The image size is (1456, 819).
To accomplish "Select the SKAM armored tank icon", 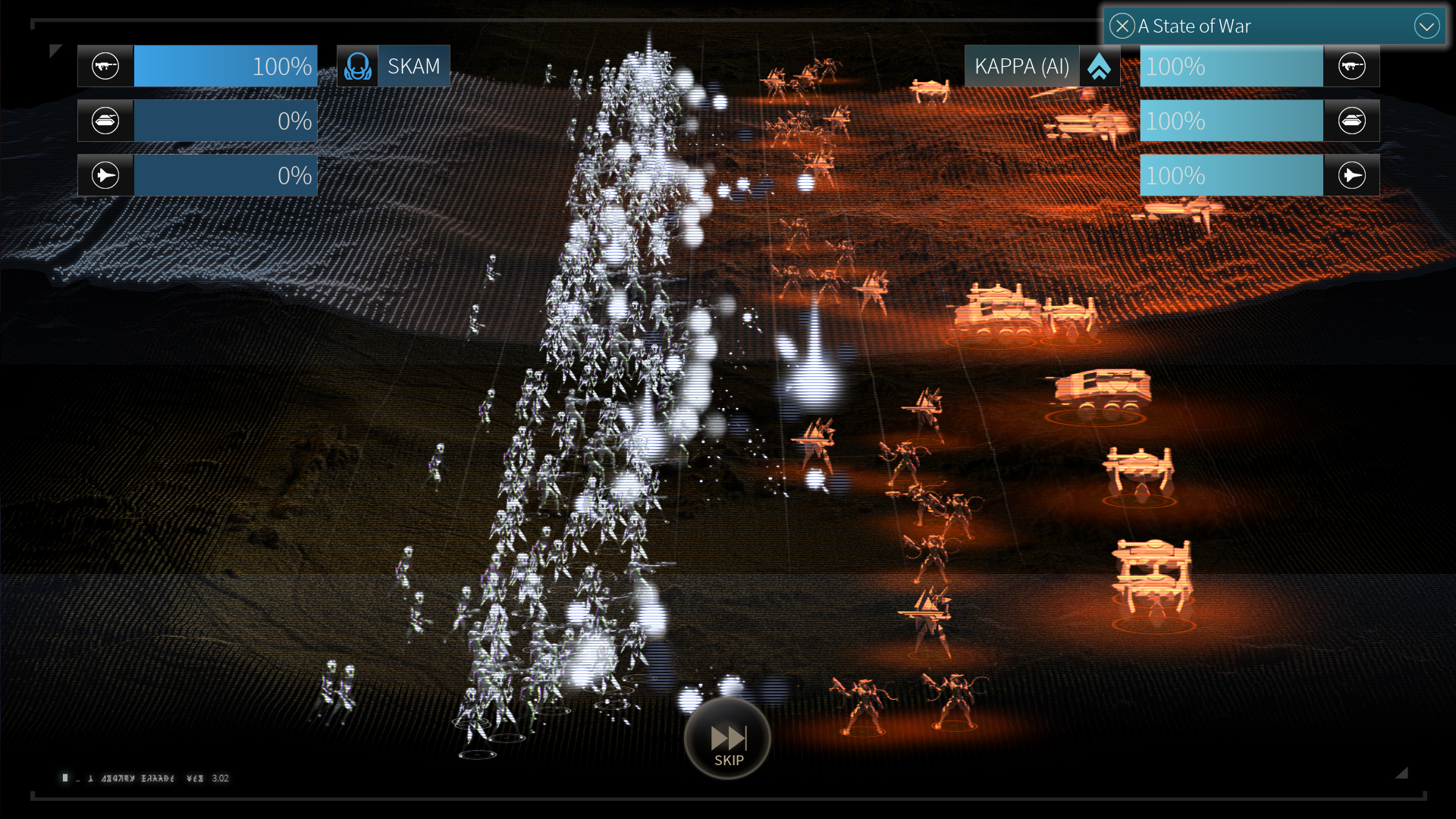I will pos(105,120).
